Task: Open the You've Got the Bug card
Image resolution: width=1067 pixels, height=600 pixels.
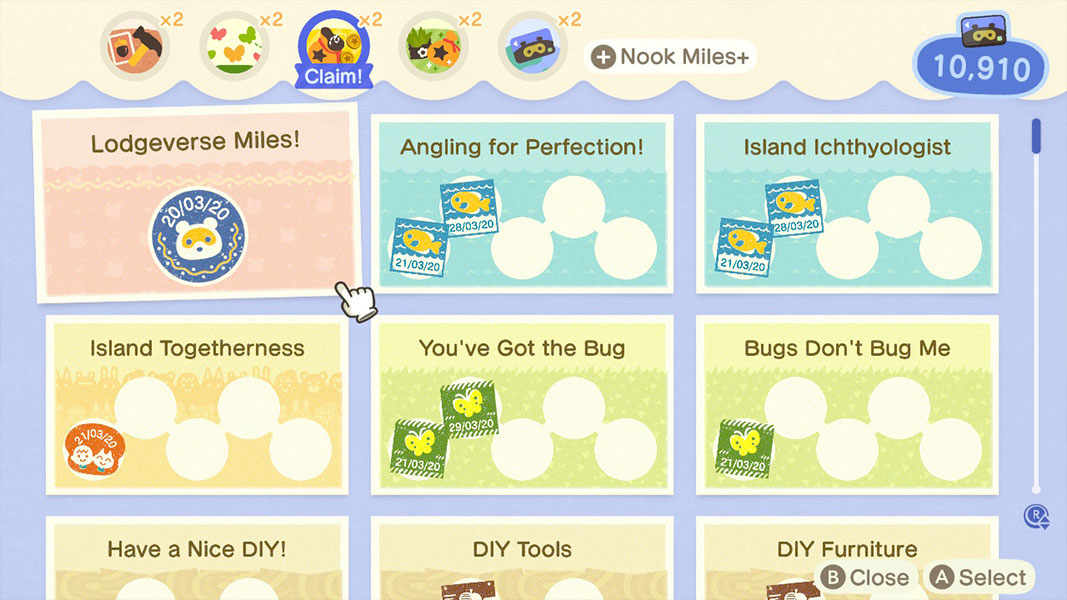Action: 522,404
